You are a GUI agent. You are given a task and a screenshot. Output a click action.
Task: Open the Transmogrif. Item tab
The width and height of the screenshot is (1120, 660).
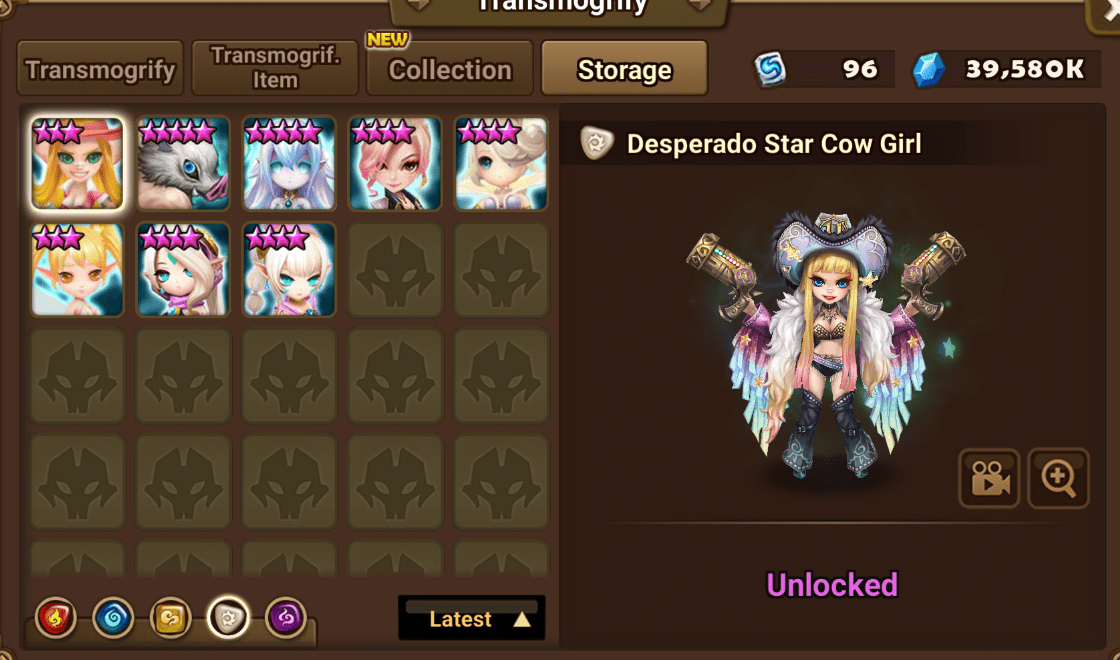click(275, 69)
